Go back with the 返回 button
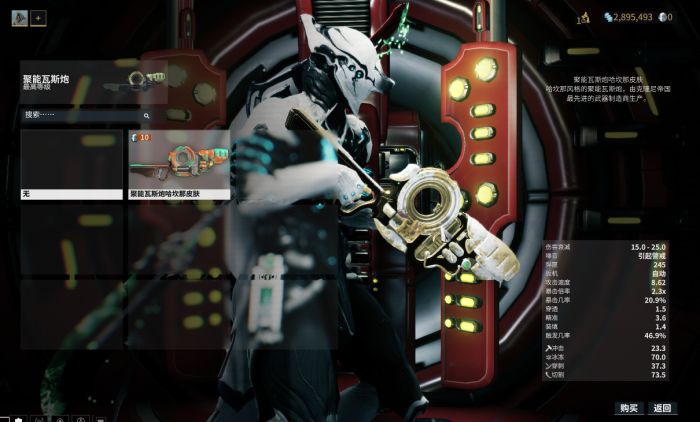Image resolution: width=700 pixels, height=422 pixels. 662,408
